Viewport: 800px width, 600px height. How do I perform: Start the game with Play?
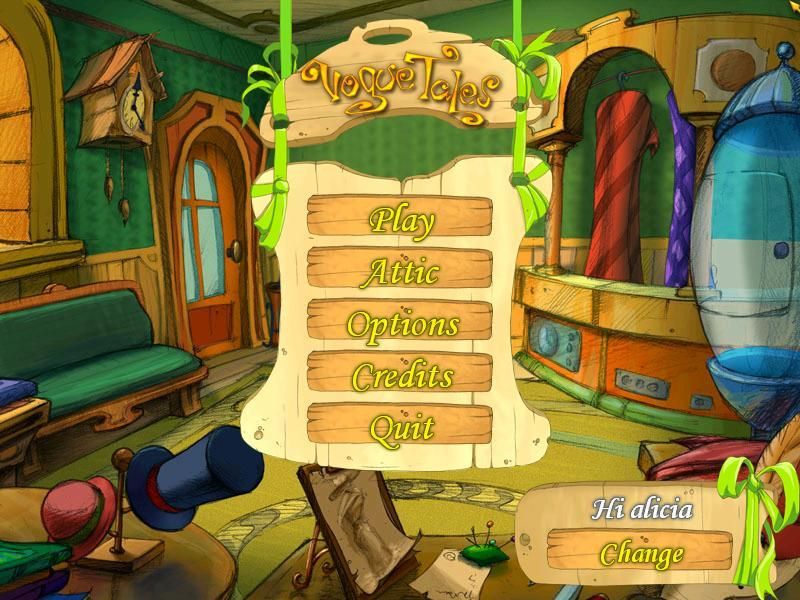click(x=400, y=217)
